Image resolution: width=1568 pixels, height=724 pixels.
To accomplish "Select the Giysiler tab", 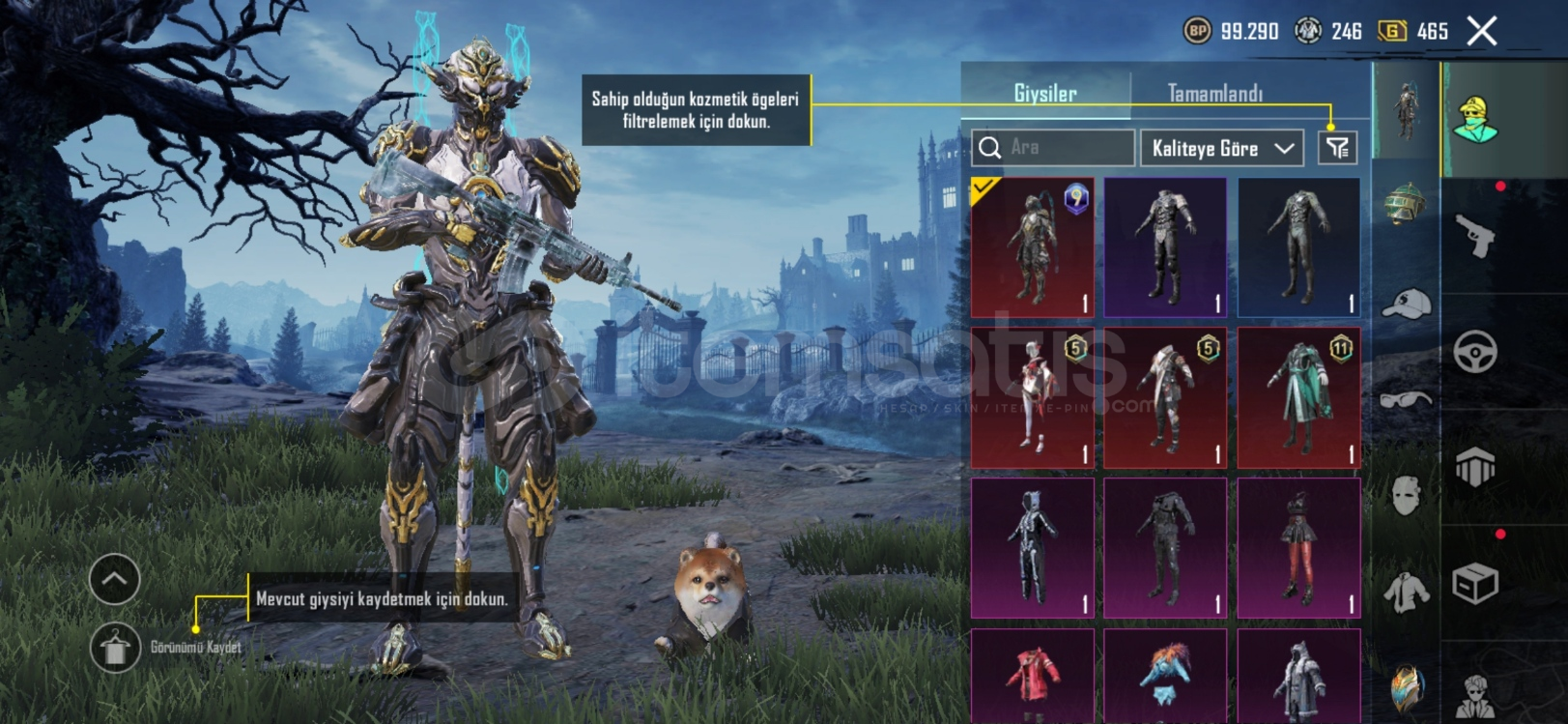I will 1044,94.
